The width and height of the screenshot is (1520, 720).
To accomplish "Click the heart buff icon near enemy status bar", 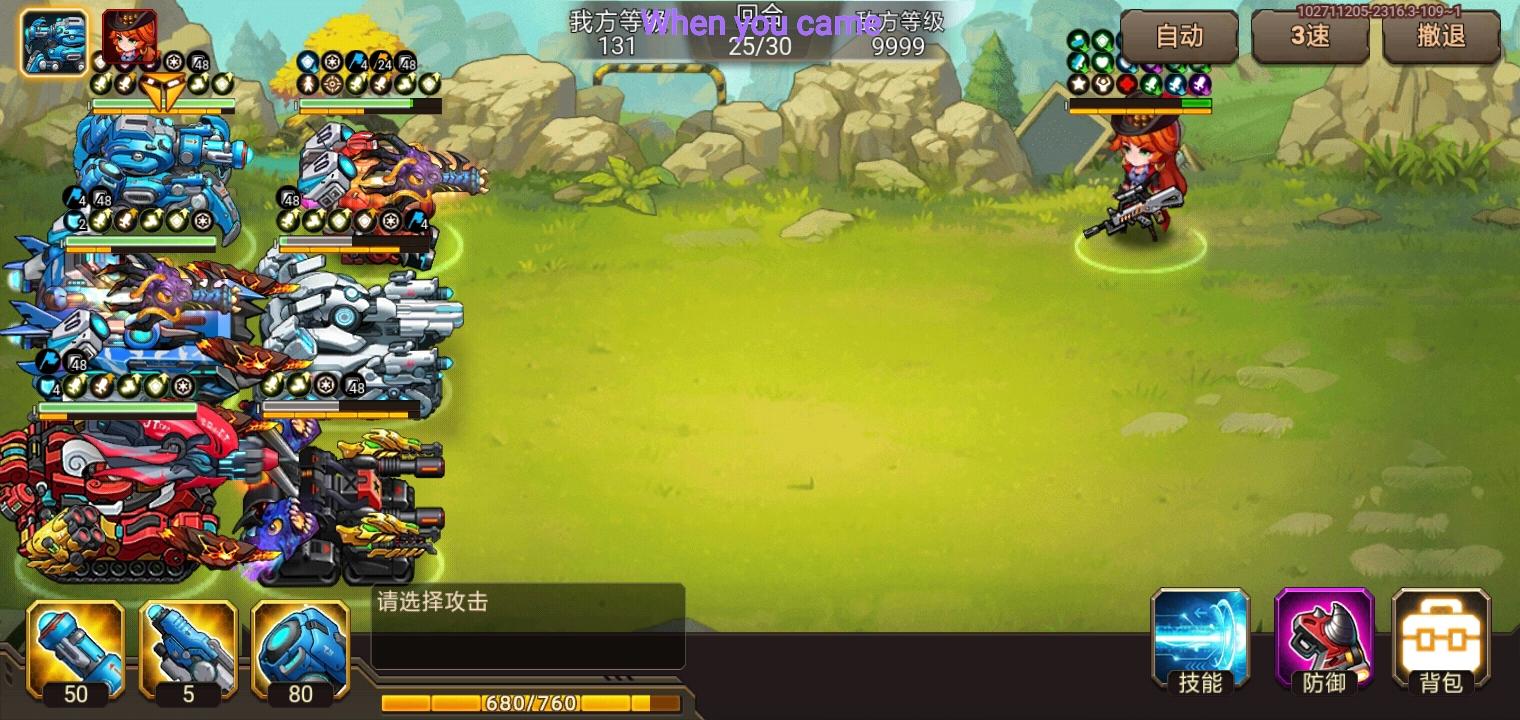I will pyautogui.click(x=1103, y=61).
